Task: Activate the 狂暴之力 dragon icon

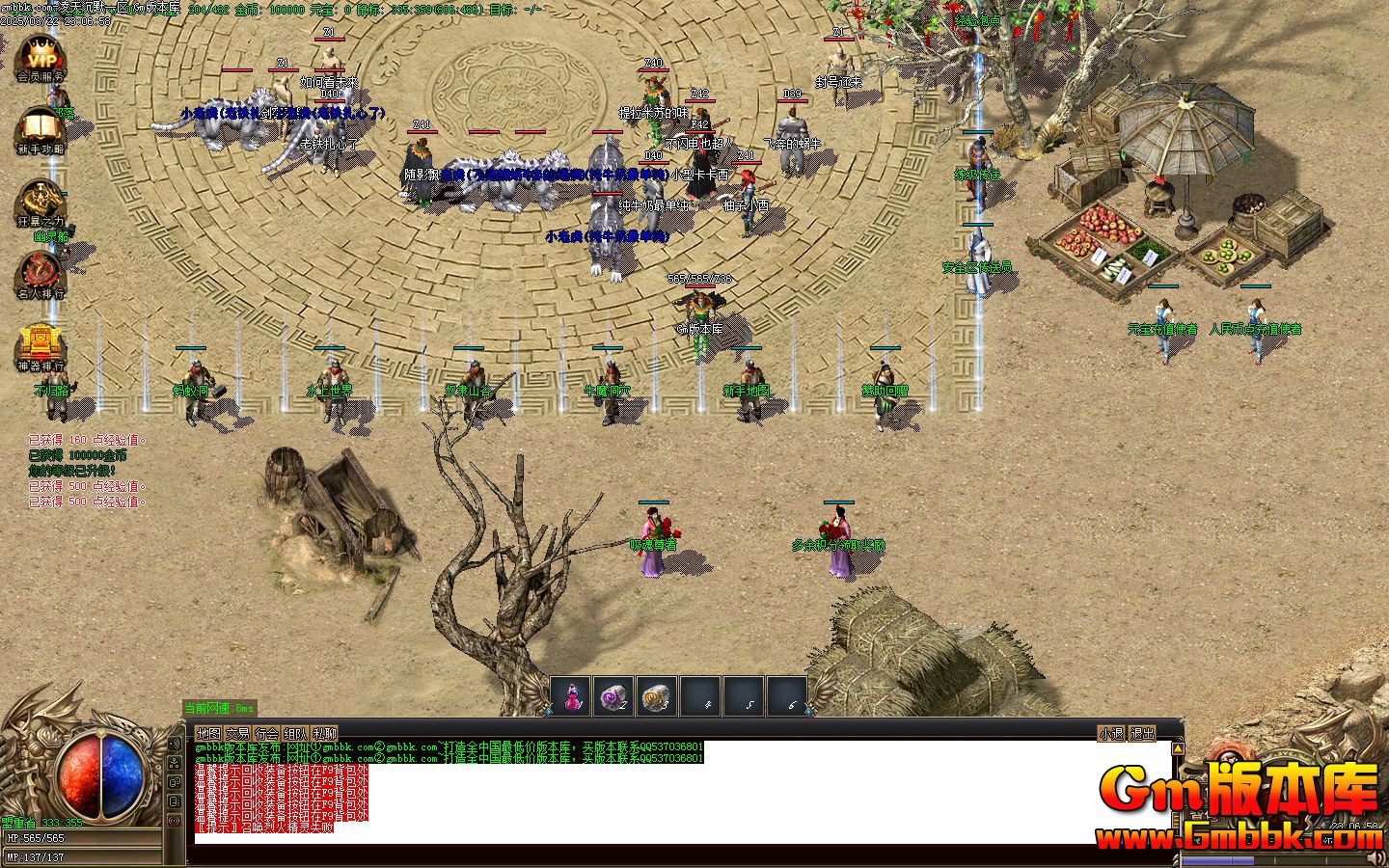Action: 41,203
